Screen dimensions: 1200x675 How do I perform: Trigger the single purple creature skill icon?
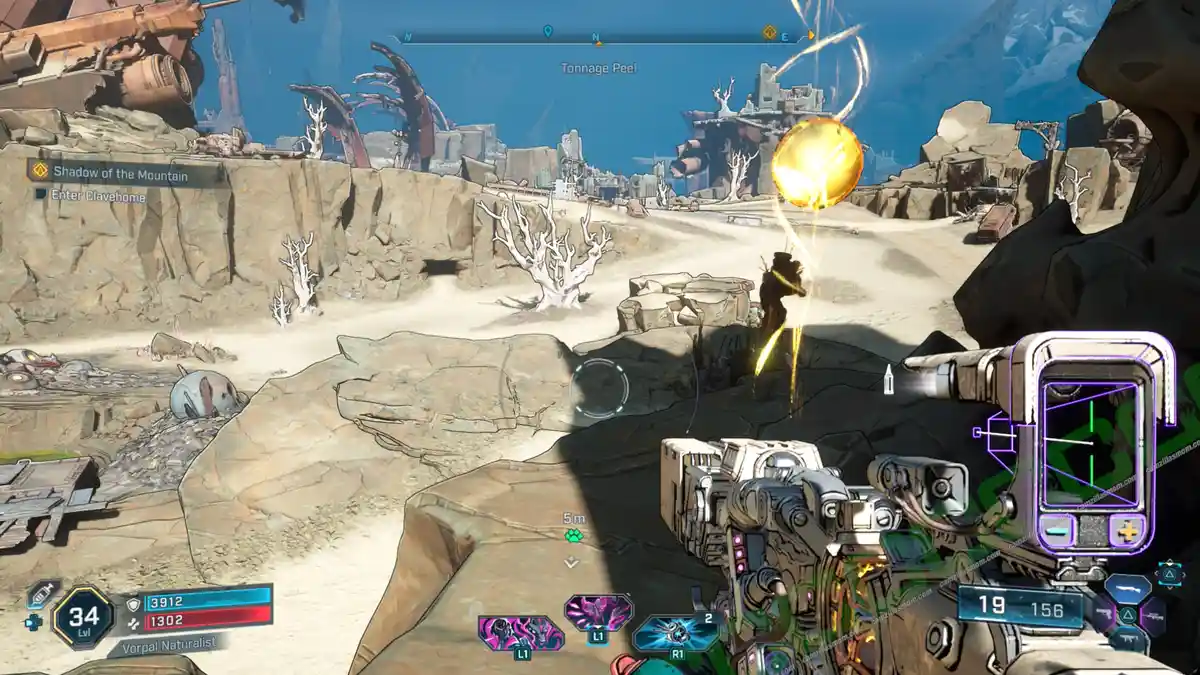coord(598,612)
